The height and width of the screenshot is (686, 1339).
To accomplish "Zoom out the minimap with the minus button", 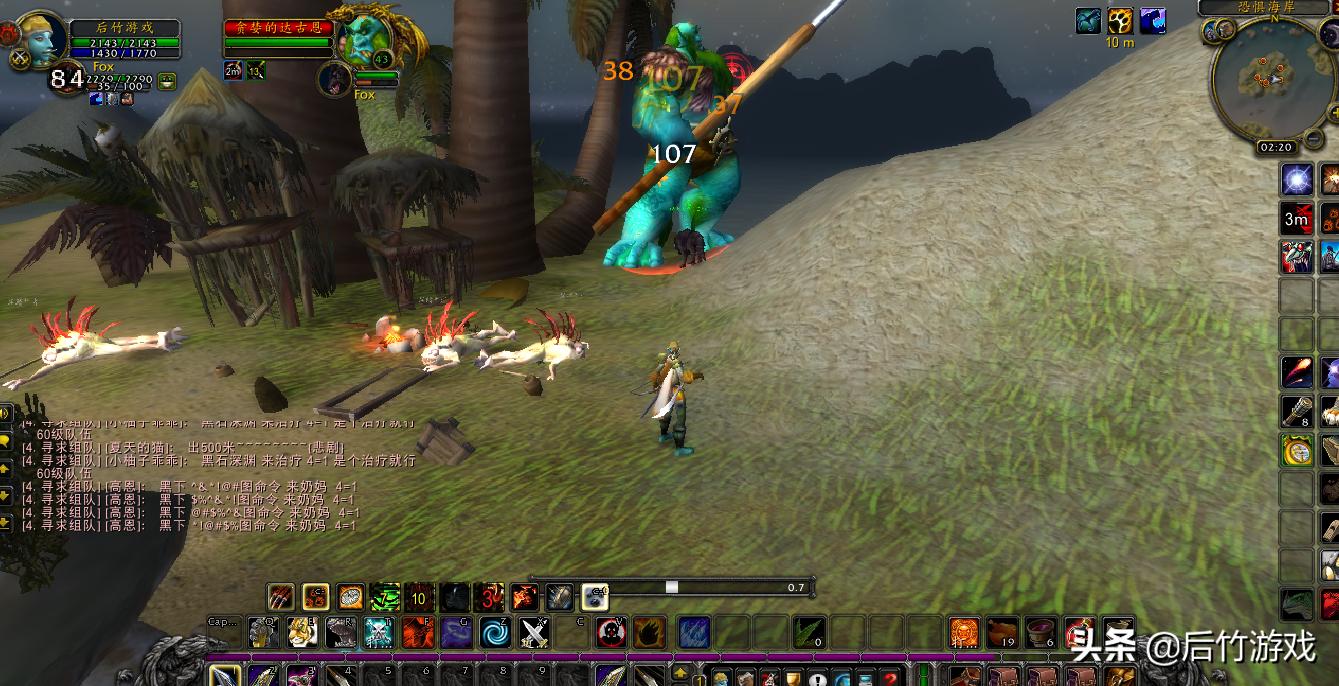I will pos(1312,137).
